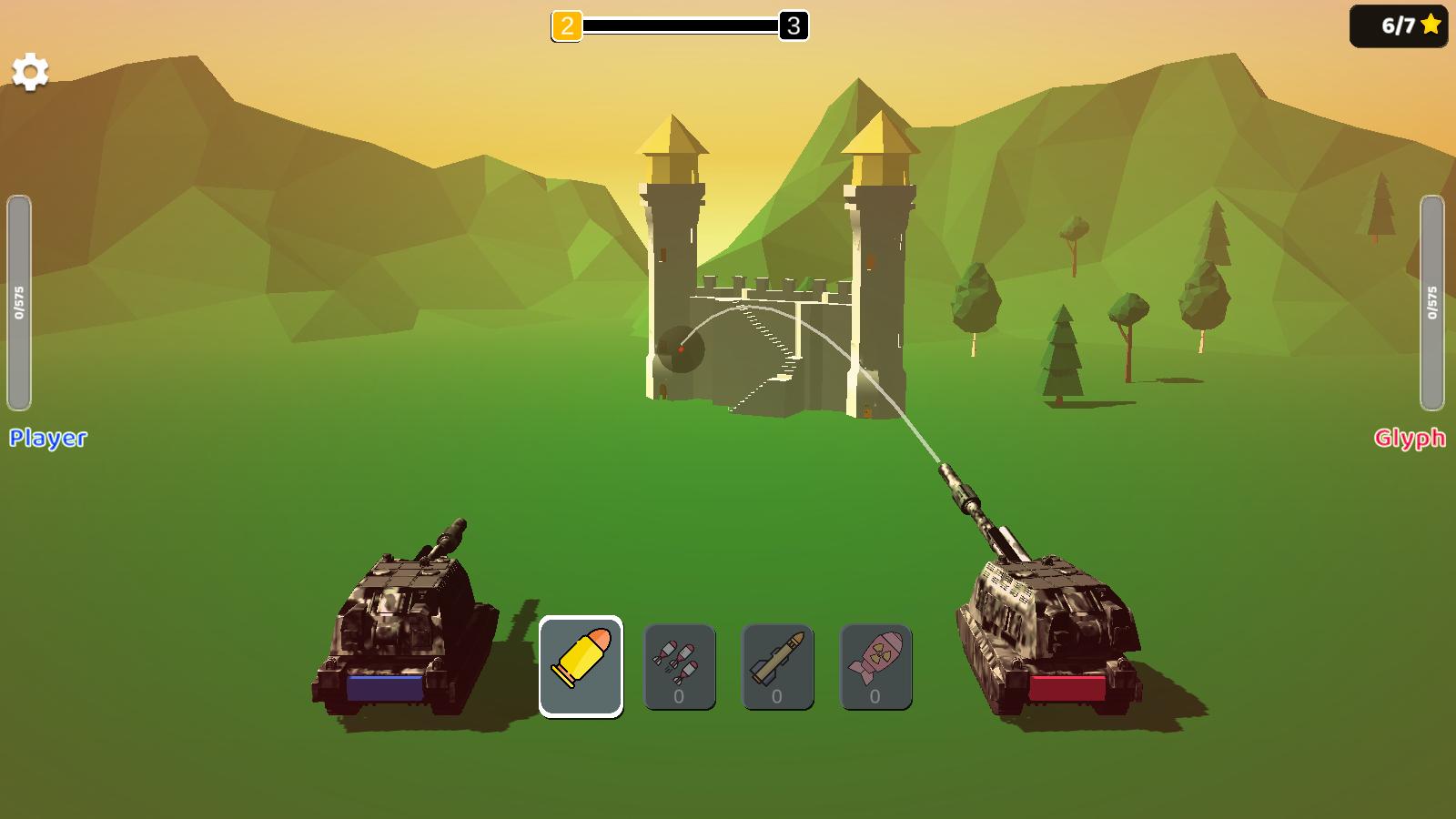This screenshot has height=819, width=1456.
Task: Toggle the highlighted bullet ammo slot off
Action: [581, 664]
